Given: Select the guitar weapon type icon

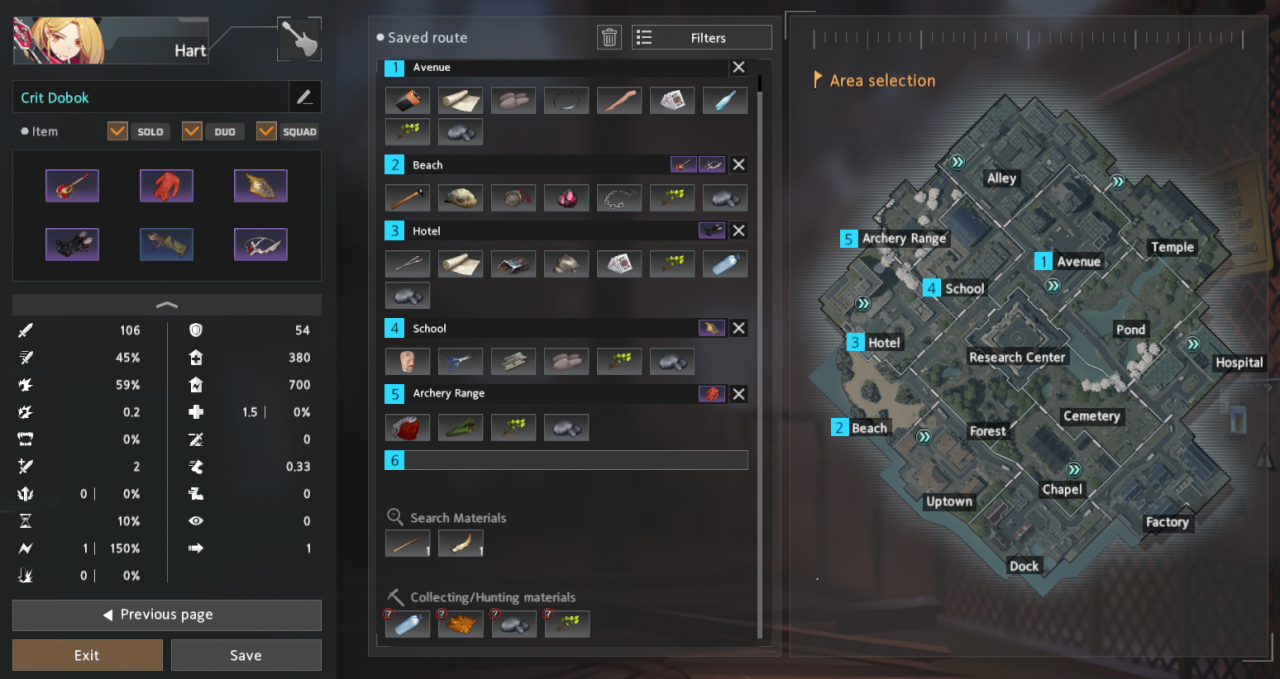Looking at the screenshot, I should (298, 39).
